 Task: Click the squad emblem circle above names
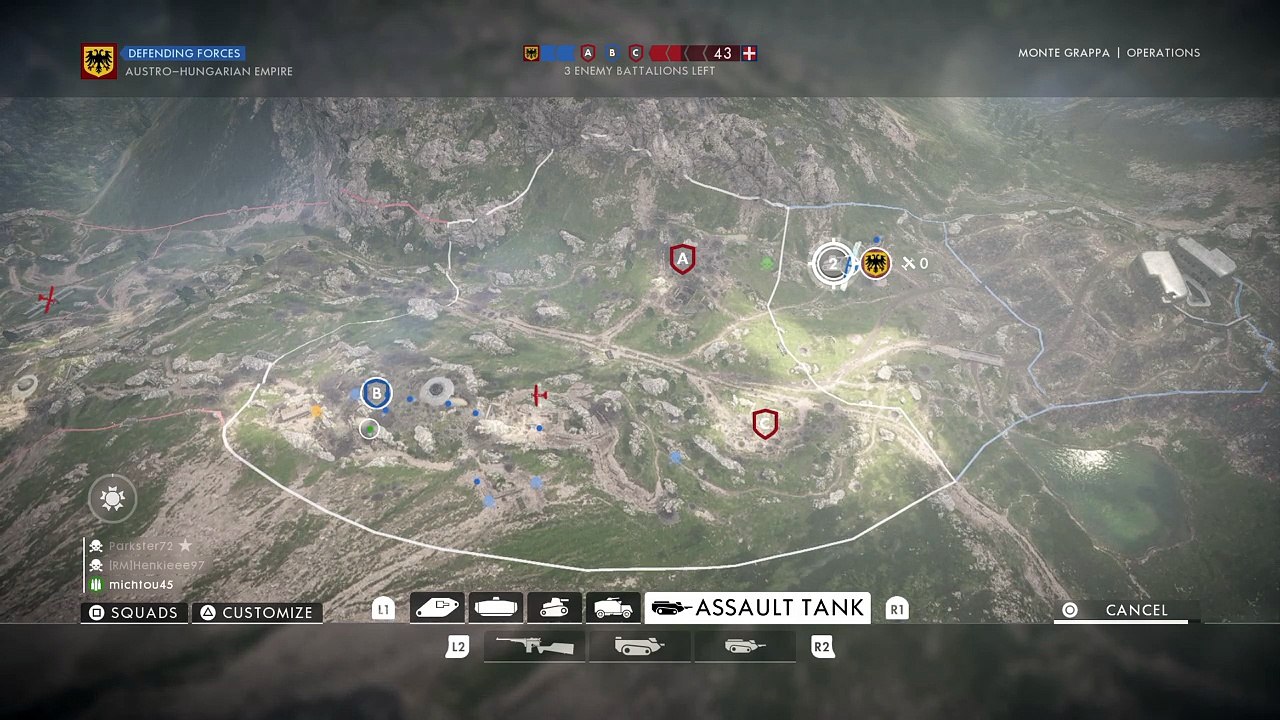point(112,498)
